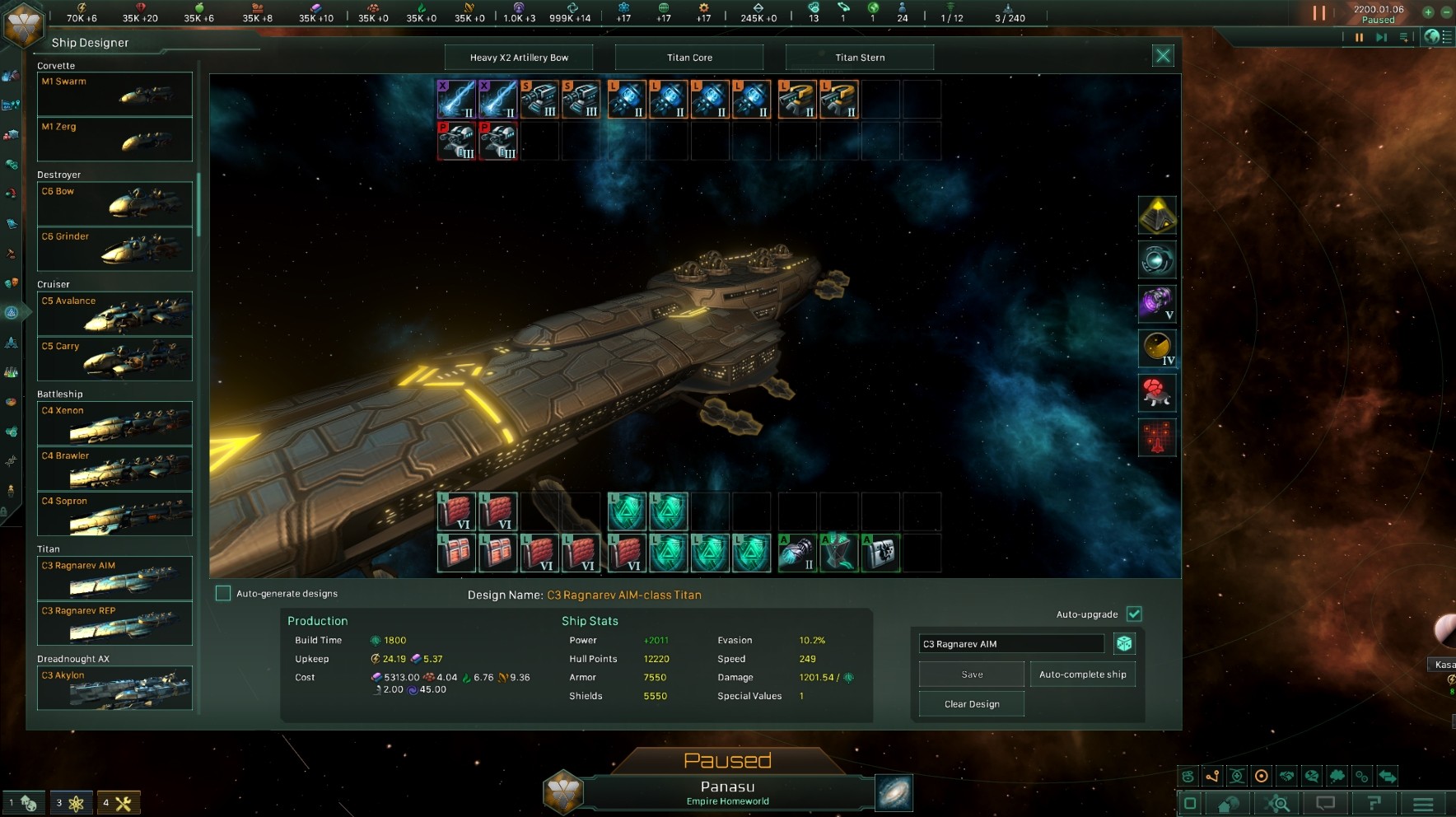Select the highlighted Ship Designer icon in left sidebar
Screen dimensions: 1456x817
pos(12,312)
